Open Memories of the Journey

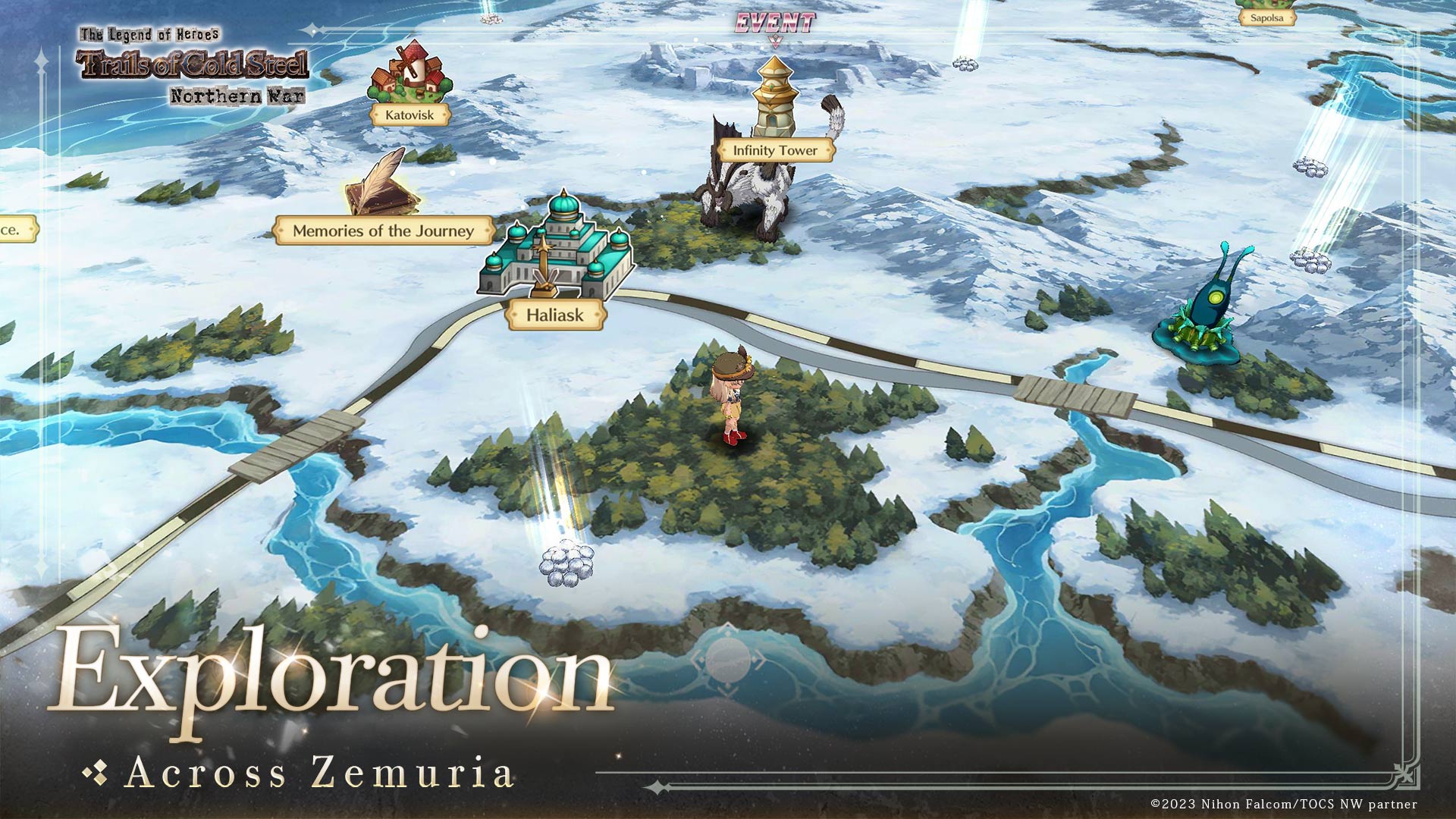tap(384, 231)
